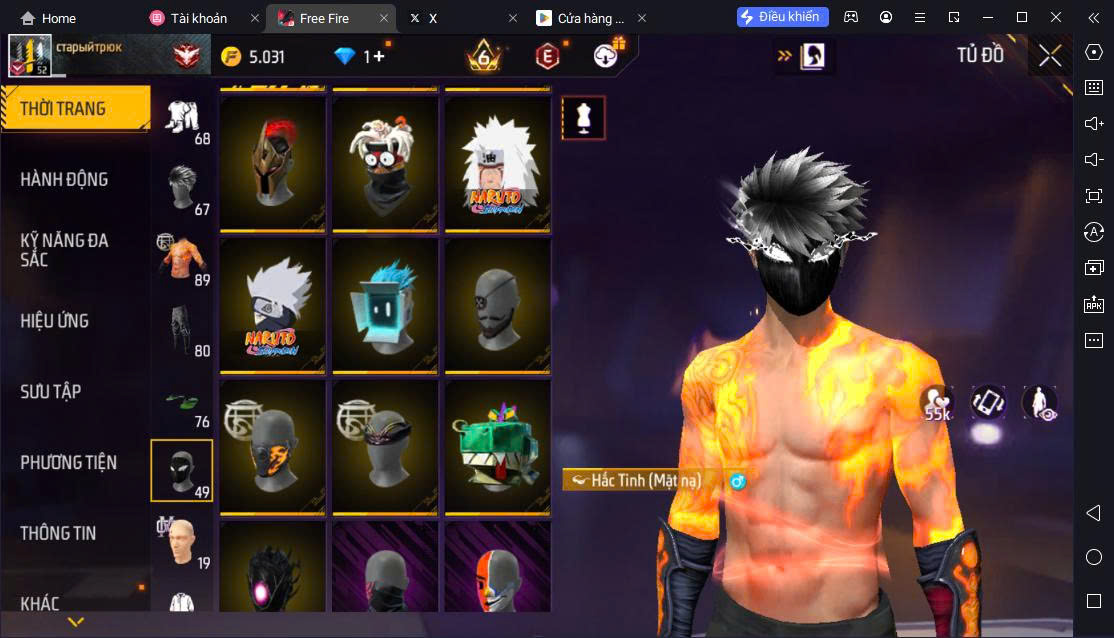Choose the green dragon box head item
The height and width of the screenshot is (638, 1114).
[x=497, y=447]
